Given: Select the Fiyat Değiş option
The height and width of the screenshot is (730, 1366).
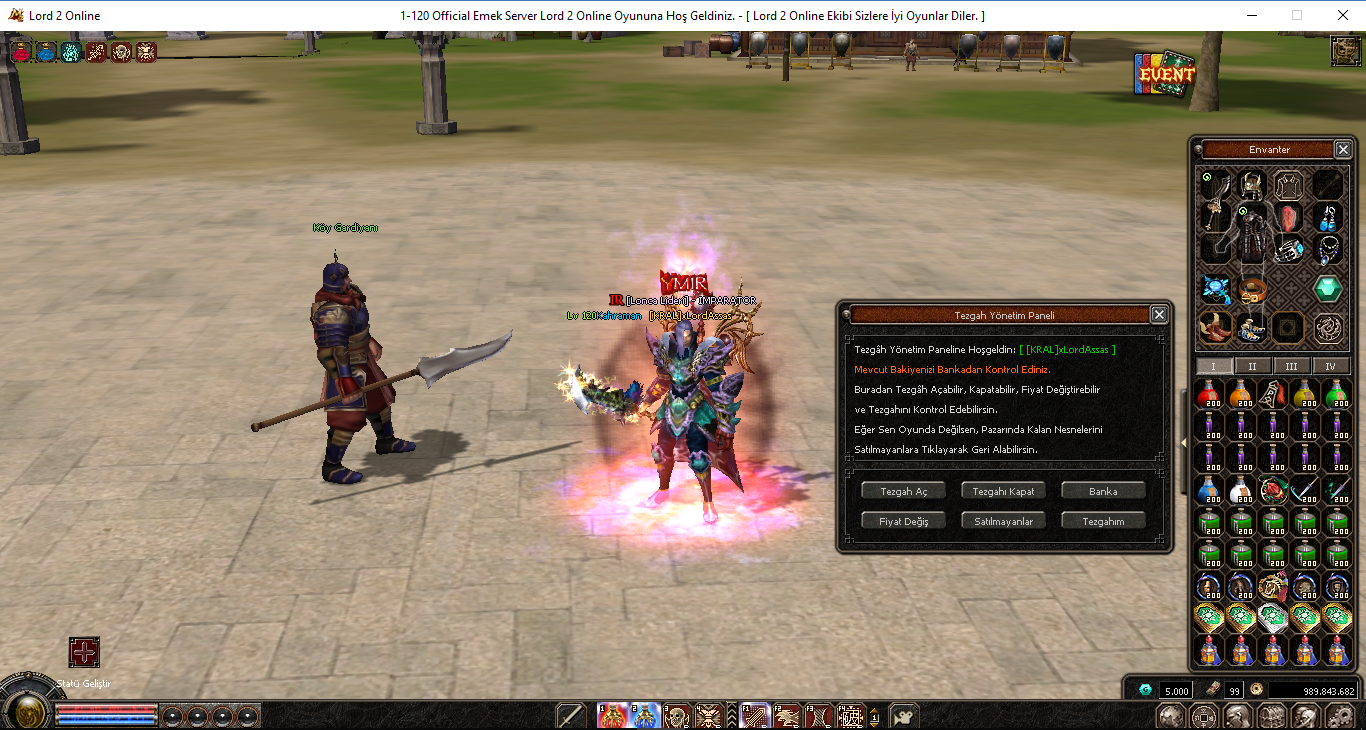Looking at the screenshot, I should click(x=903, y=521).
